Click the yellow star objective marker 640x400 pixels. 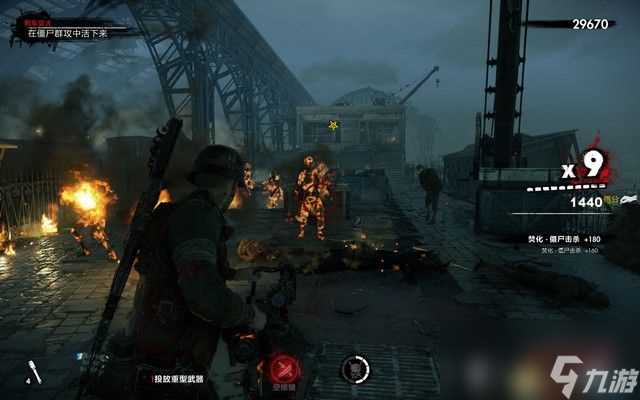tap(333, 125)
